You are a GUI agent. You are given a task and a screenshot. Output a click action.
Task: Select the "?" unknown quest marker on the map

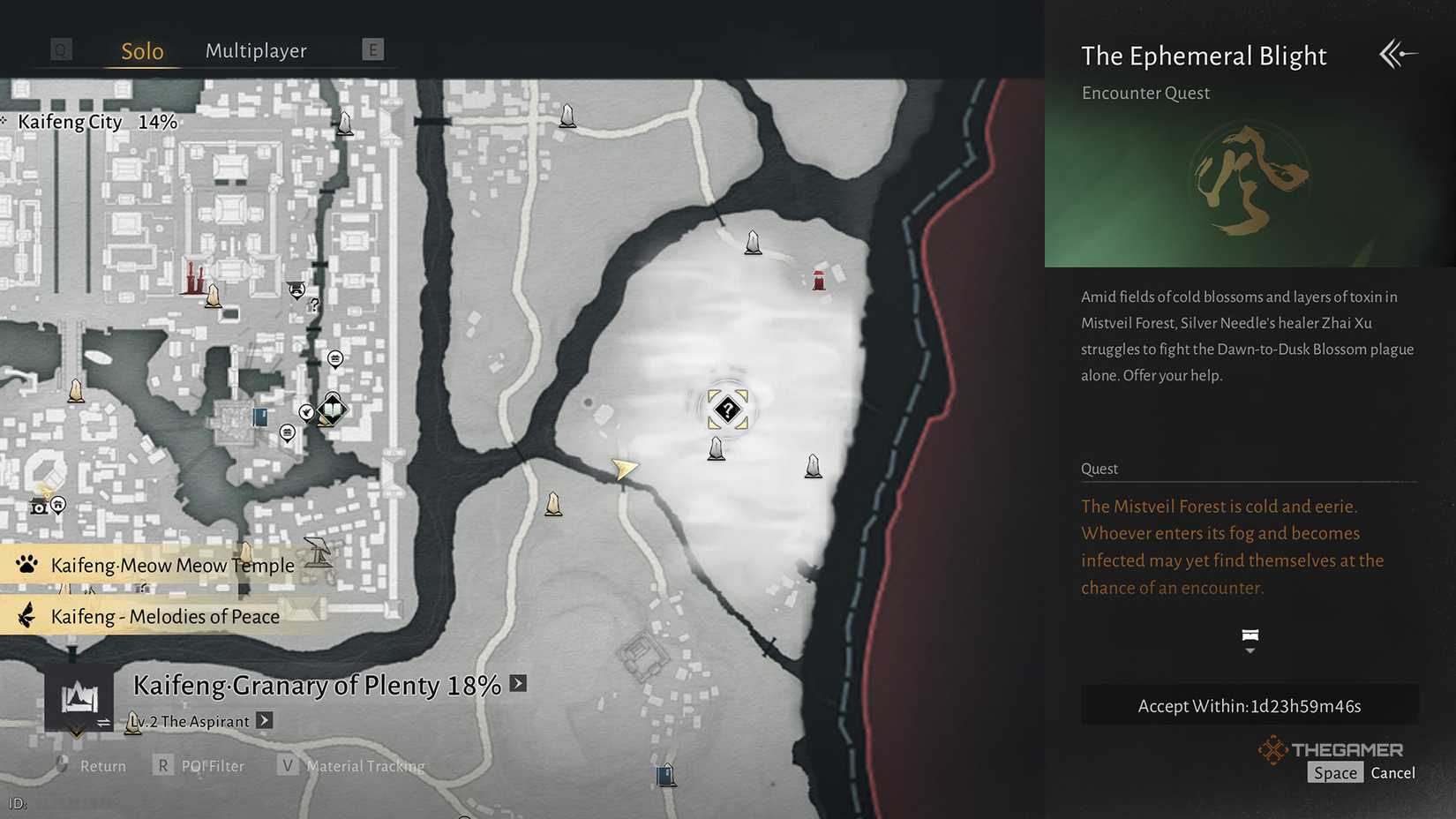727,409
